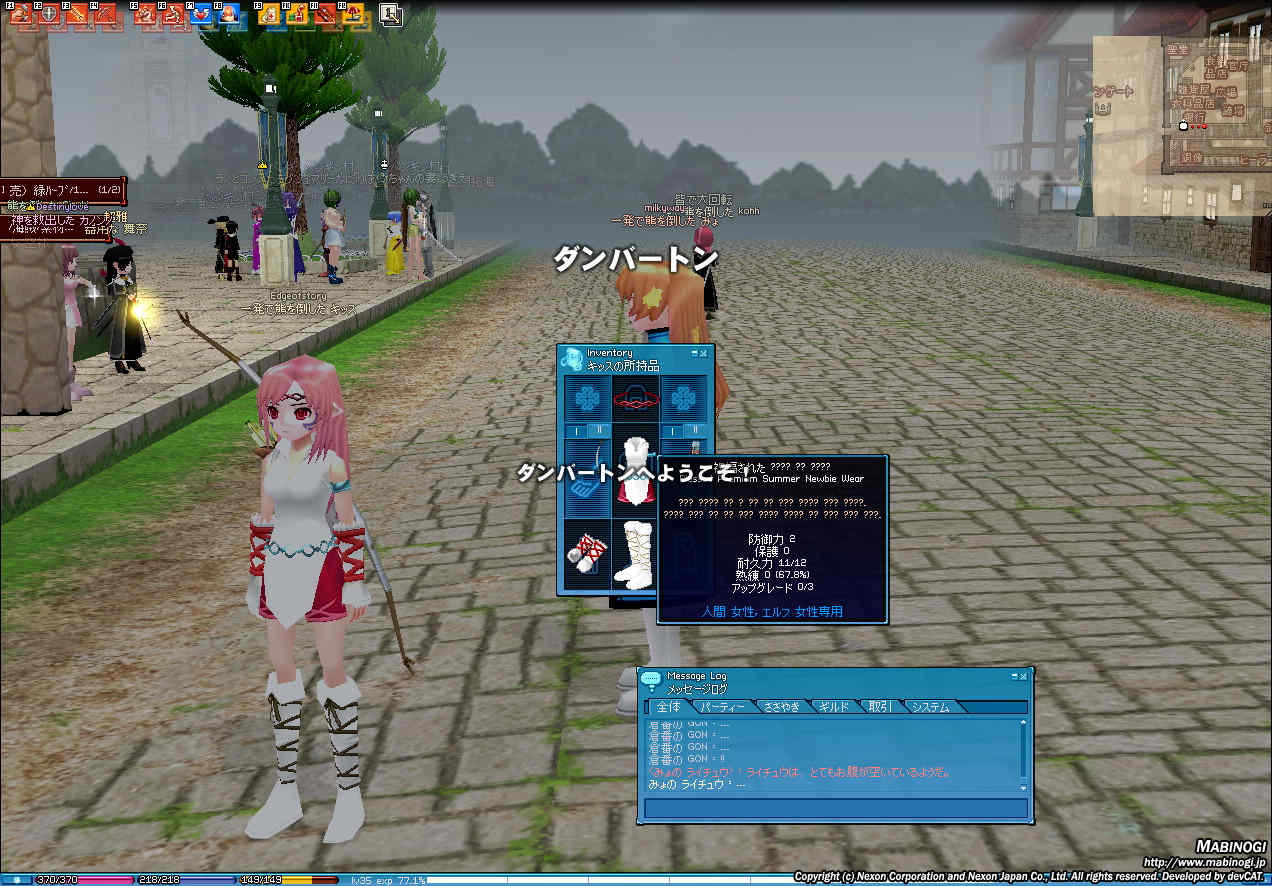Select the red hat in the head slot
1272x886 pixels.
click(x=636, y=399)
